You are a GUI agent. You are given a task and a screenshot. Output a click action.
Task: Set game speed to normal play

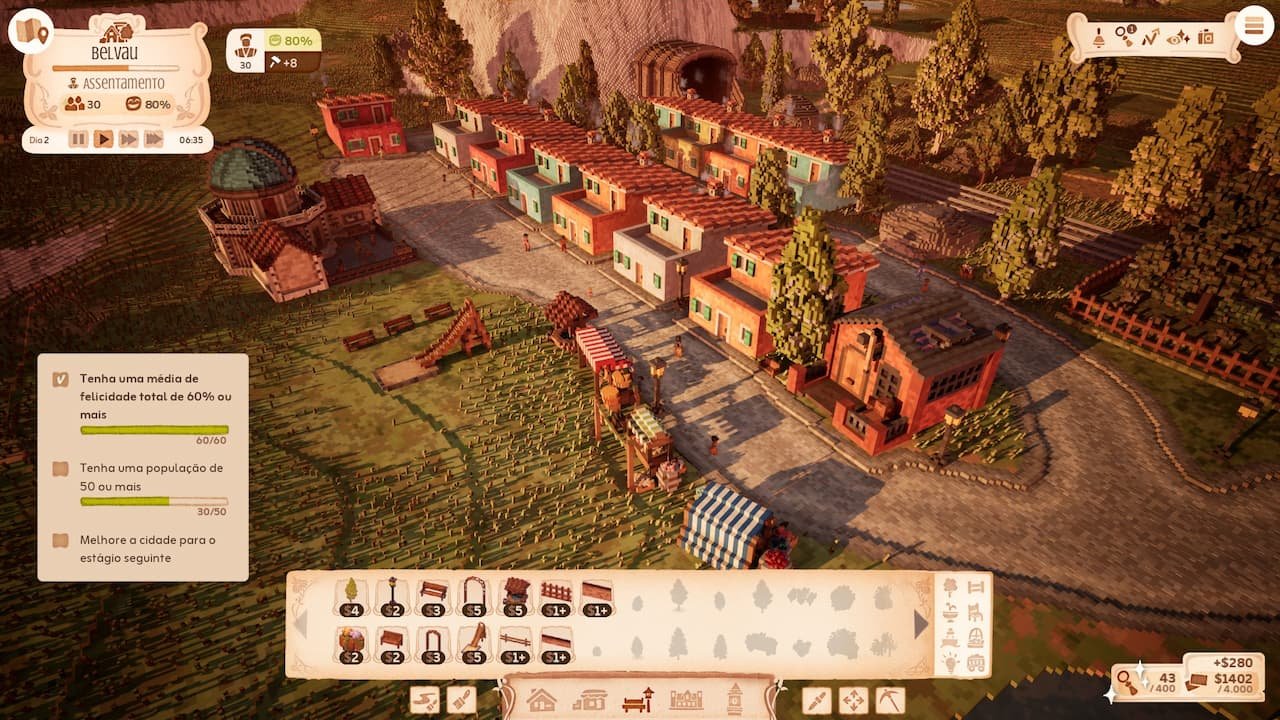[x=103, y=139]
